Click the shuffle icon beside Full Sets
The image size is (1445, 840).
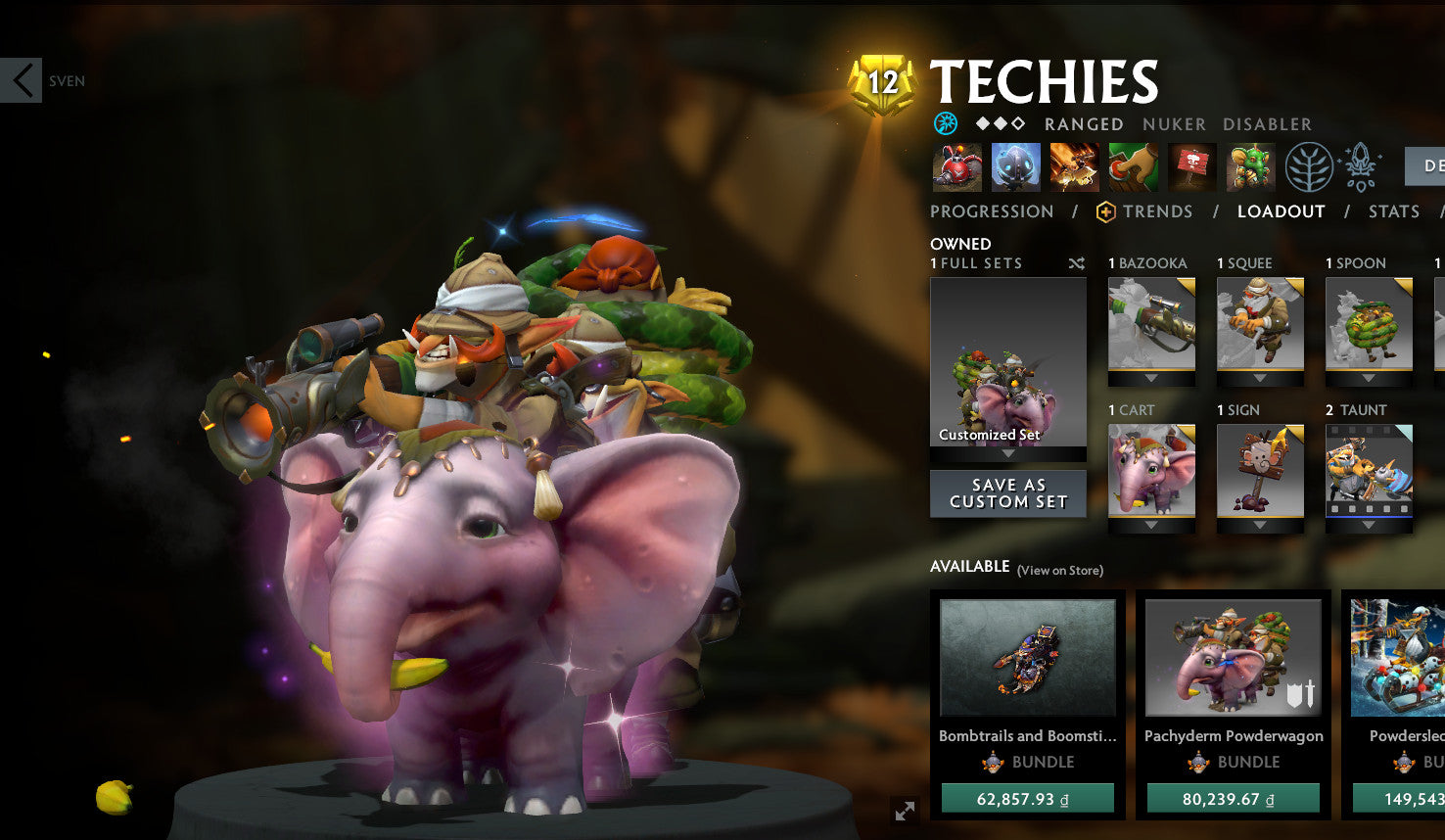coord(1076,263)
